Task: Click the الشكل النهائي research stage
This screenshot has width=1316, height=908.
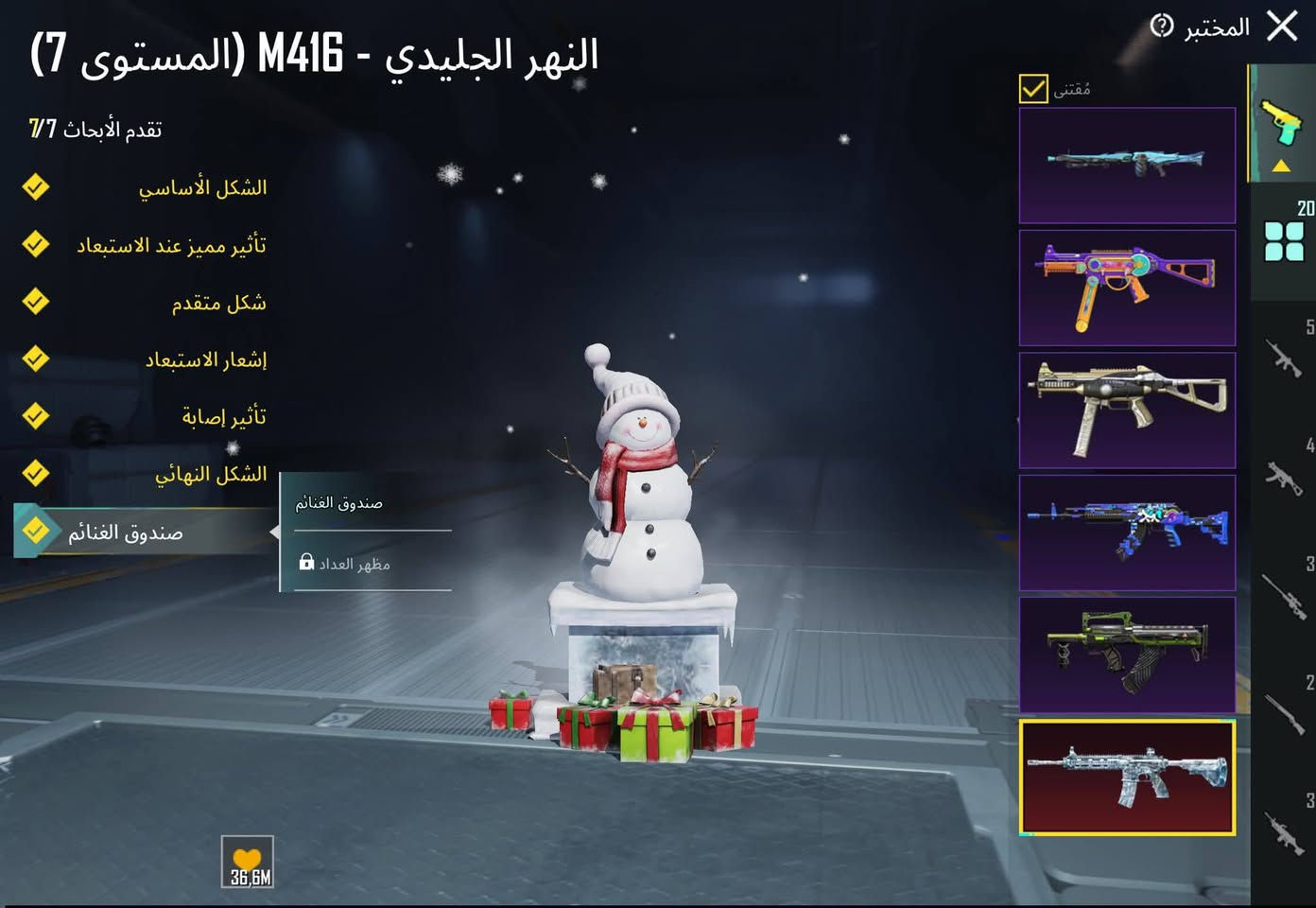Action: pyautogui.click(x=210, y=473)
